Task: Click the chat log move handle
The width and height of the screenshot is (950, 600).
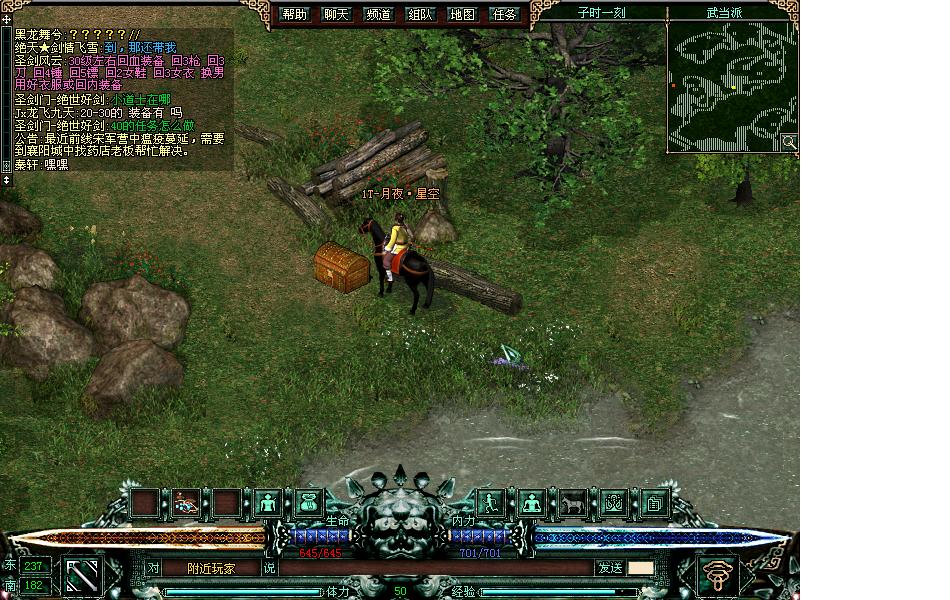Action: coord(6,19)
